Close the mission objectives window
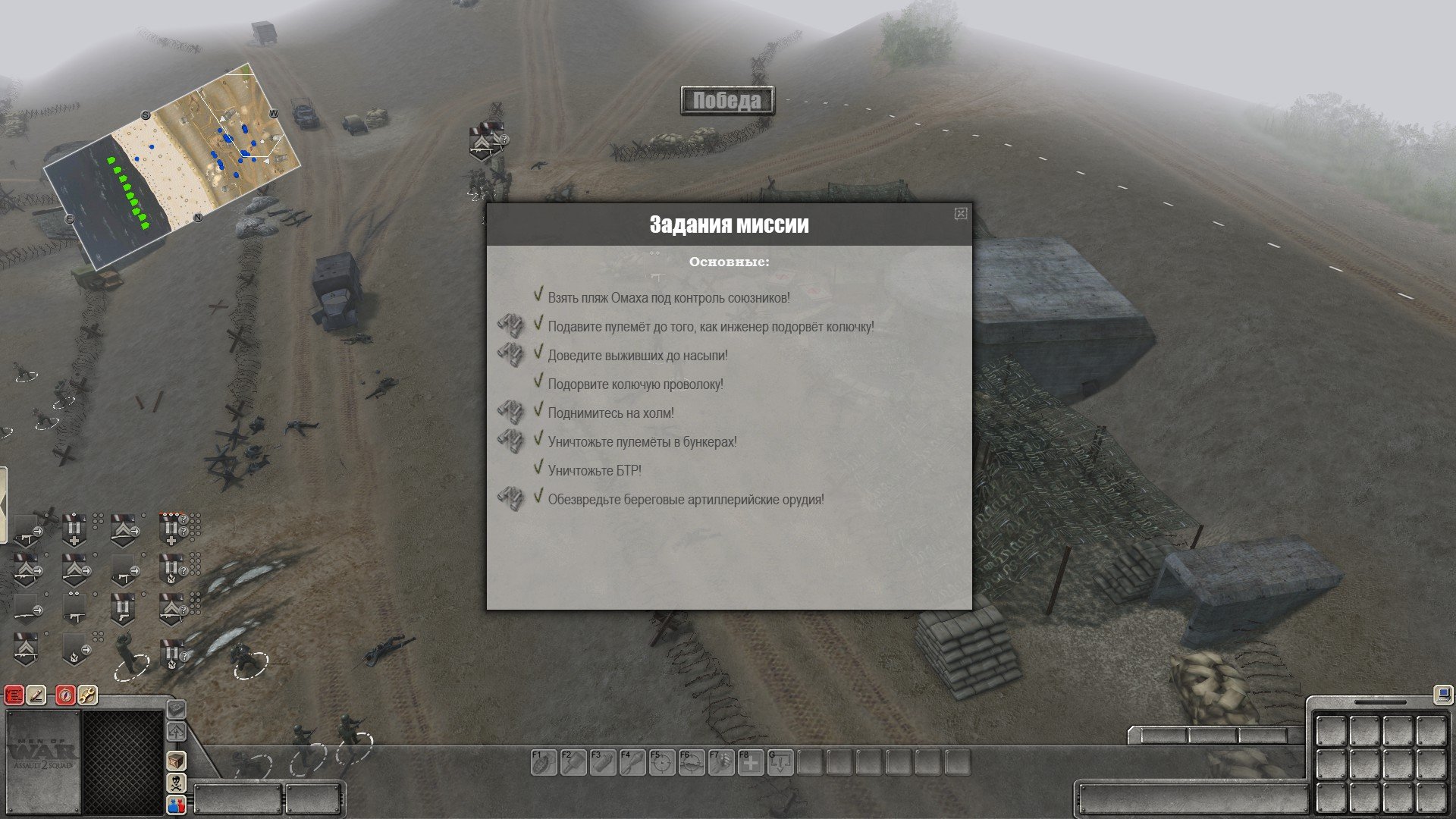 (960, 214)
